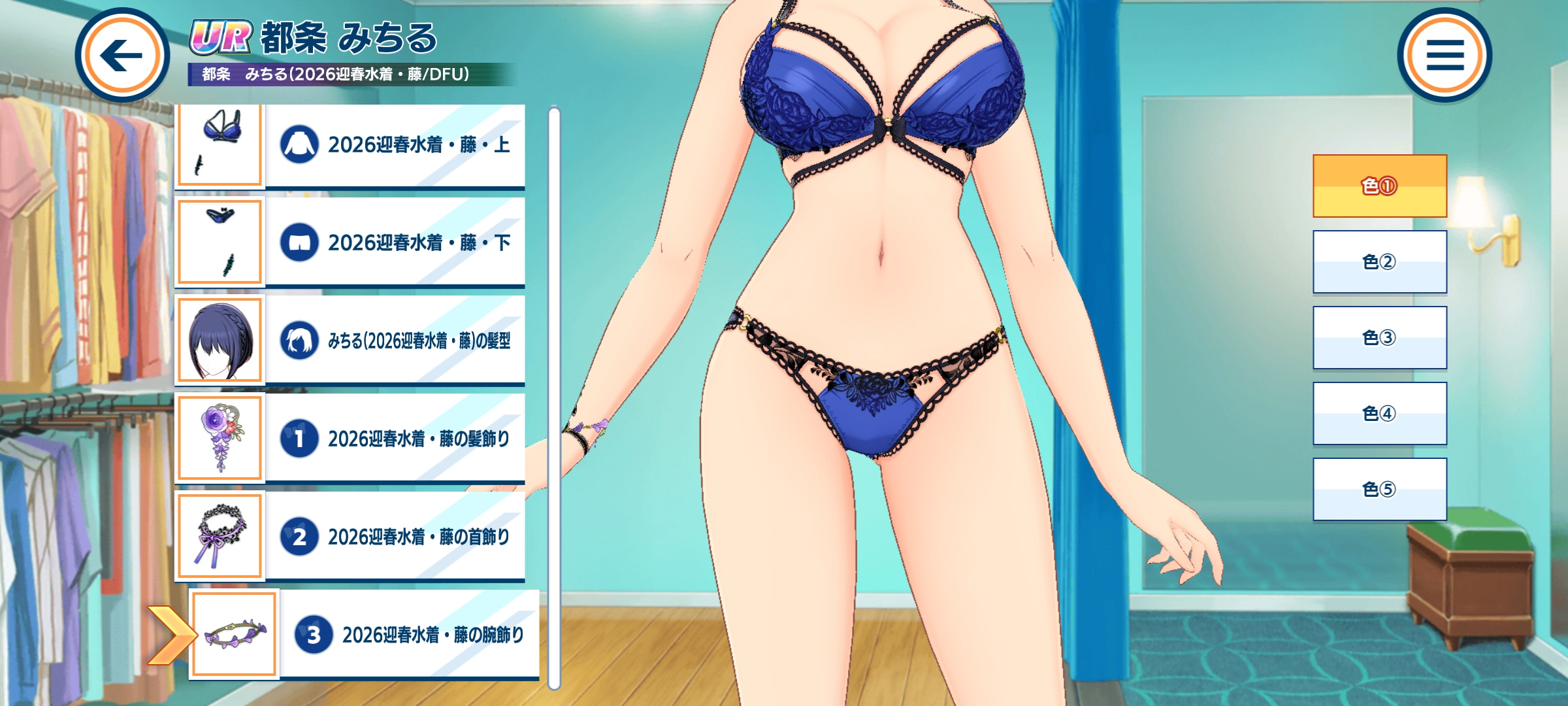Screen dimensions: 1568x706
Task: Choose color option 色③
Action: (x=1379, y=337)
